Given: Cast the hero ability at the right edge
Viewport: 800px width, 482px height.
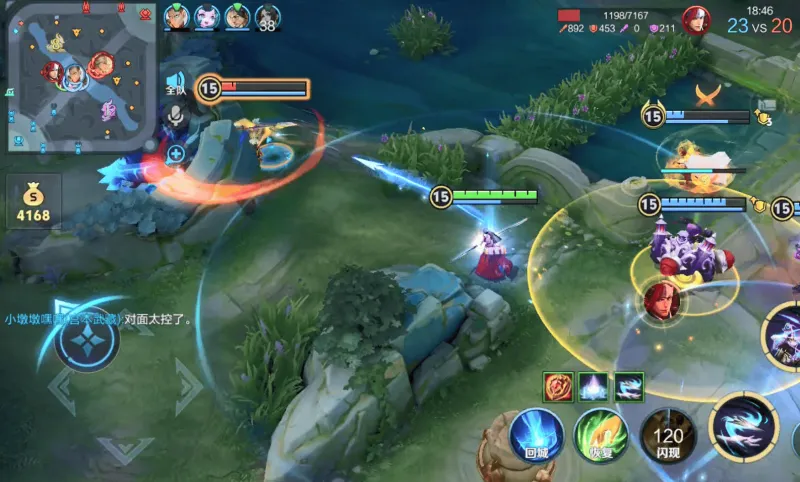Looking at the screenshot, I should 783,335.
